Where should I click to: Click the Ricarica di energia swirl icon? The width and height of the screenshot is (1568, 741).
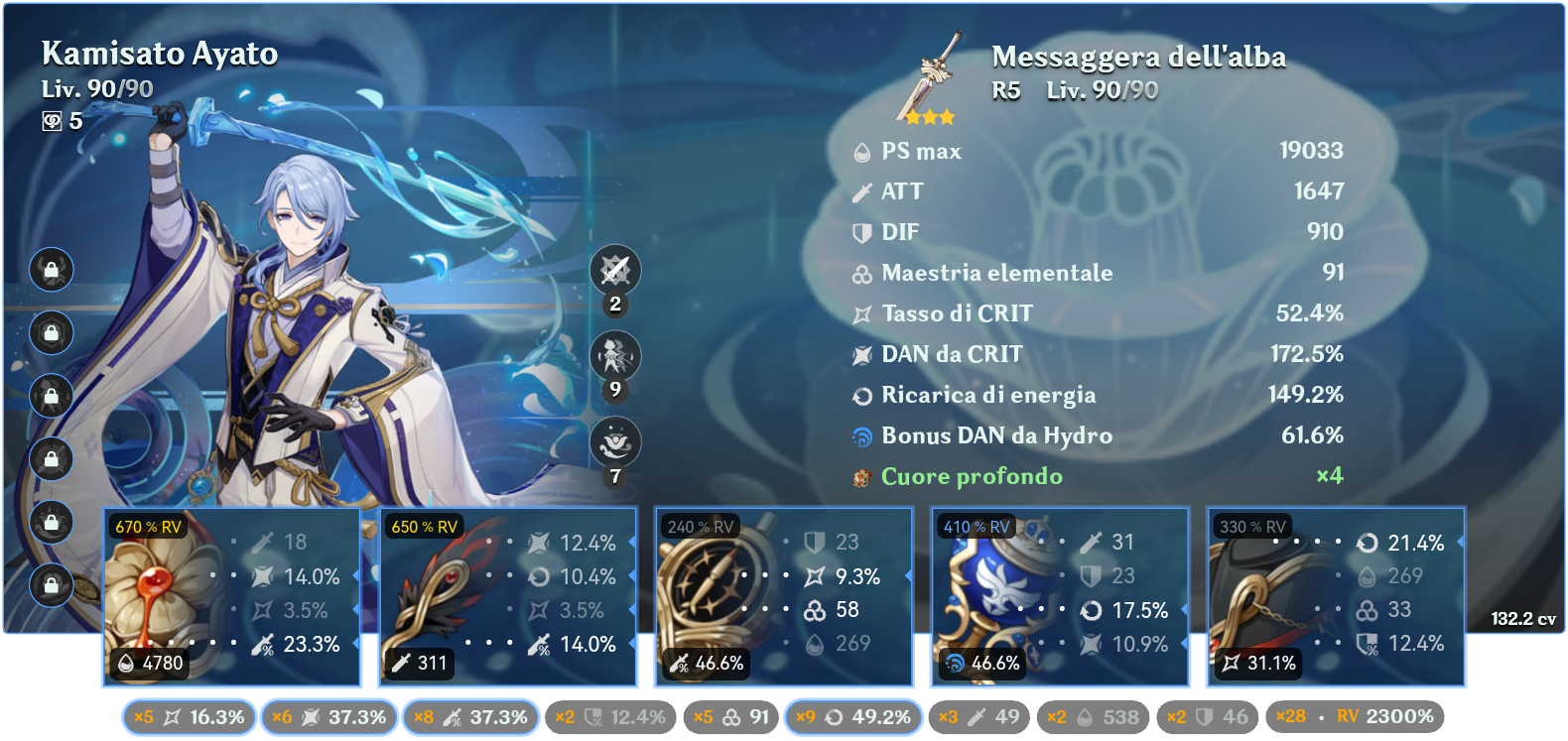[862, 395]
